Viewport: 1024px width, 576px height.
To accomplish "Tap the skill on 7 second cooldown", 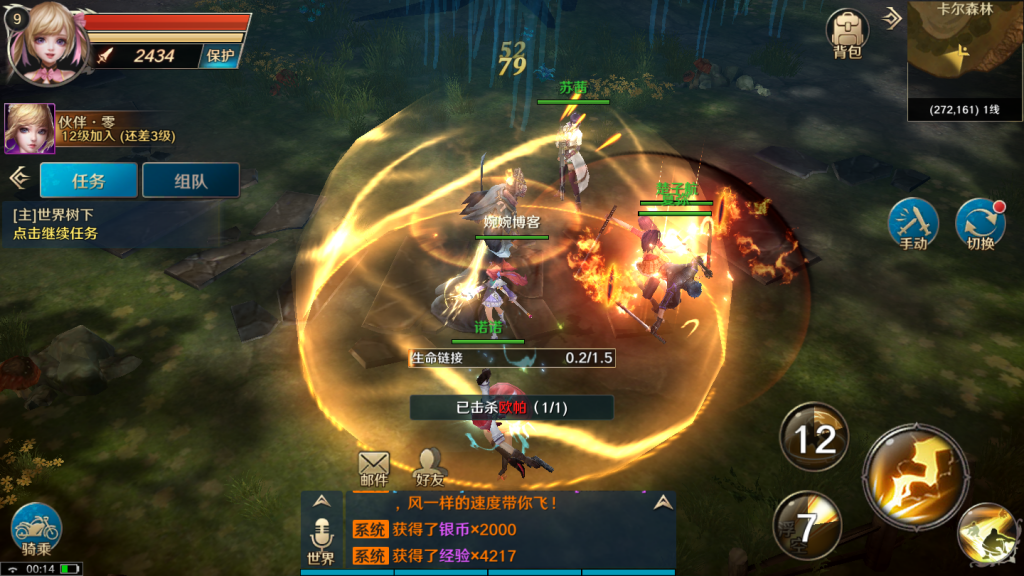I will point(806,526).
